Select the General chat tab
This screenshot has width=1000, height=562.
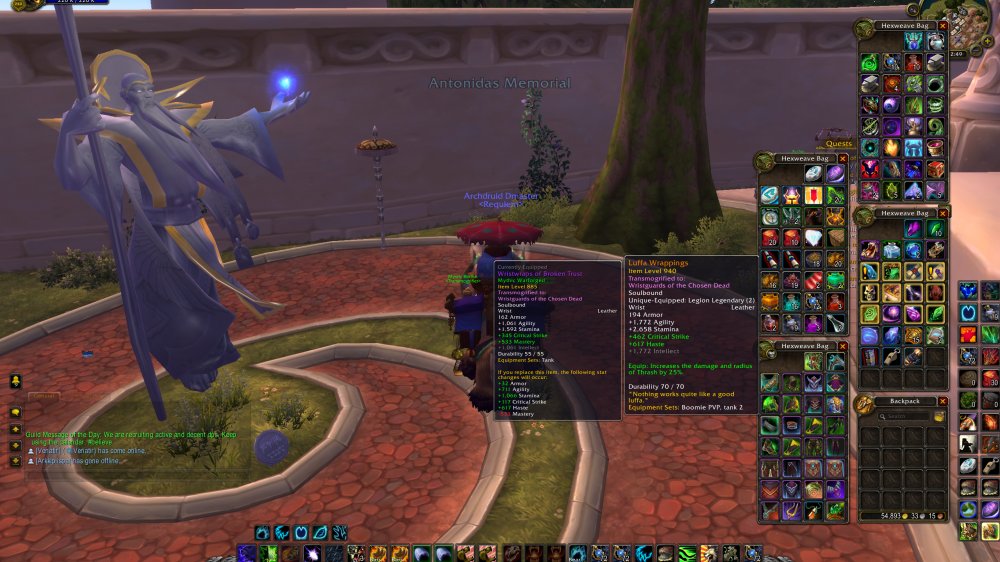point(45,397)
